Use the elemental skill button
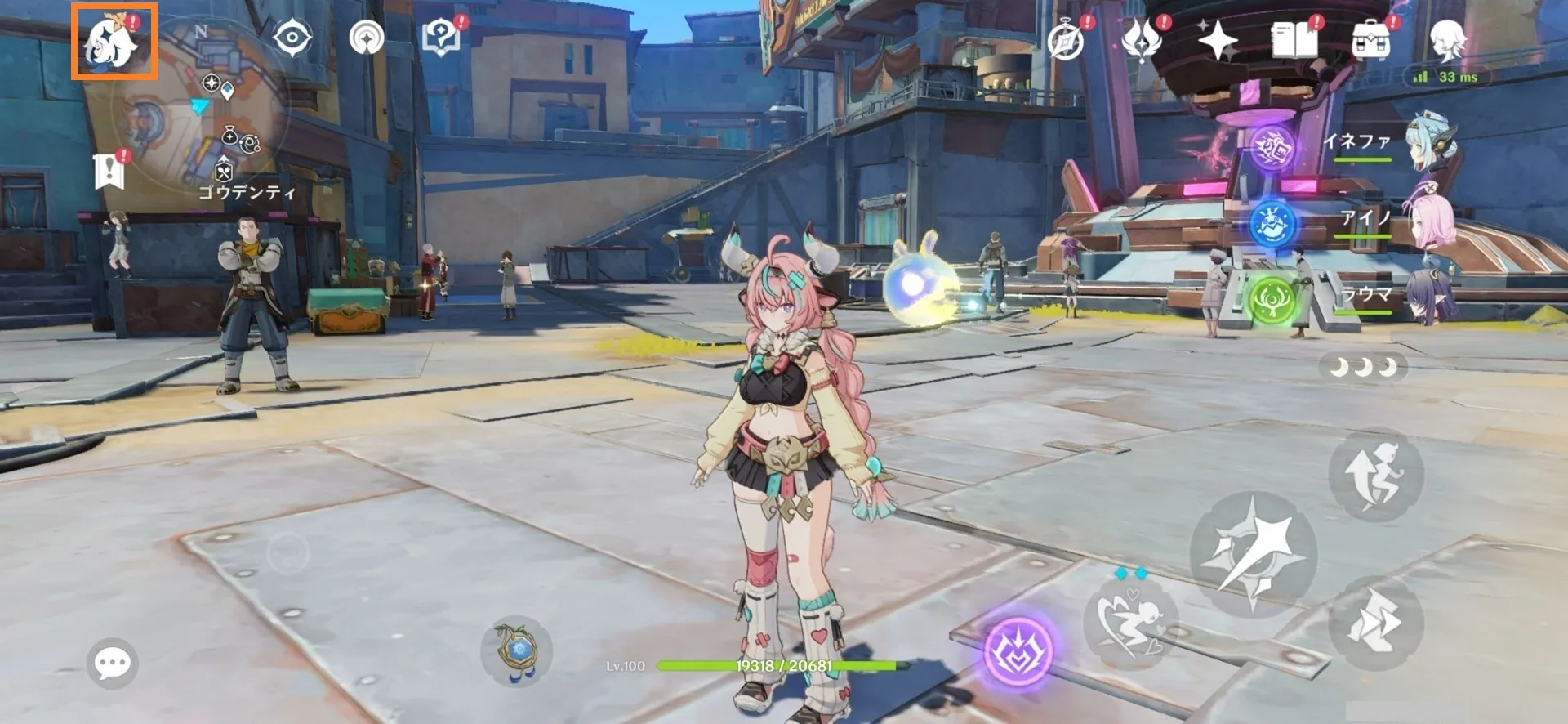Screen dimensions: 1568x724 [x=1131, y=621]
